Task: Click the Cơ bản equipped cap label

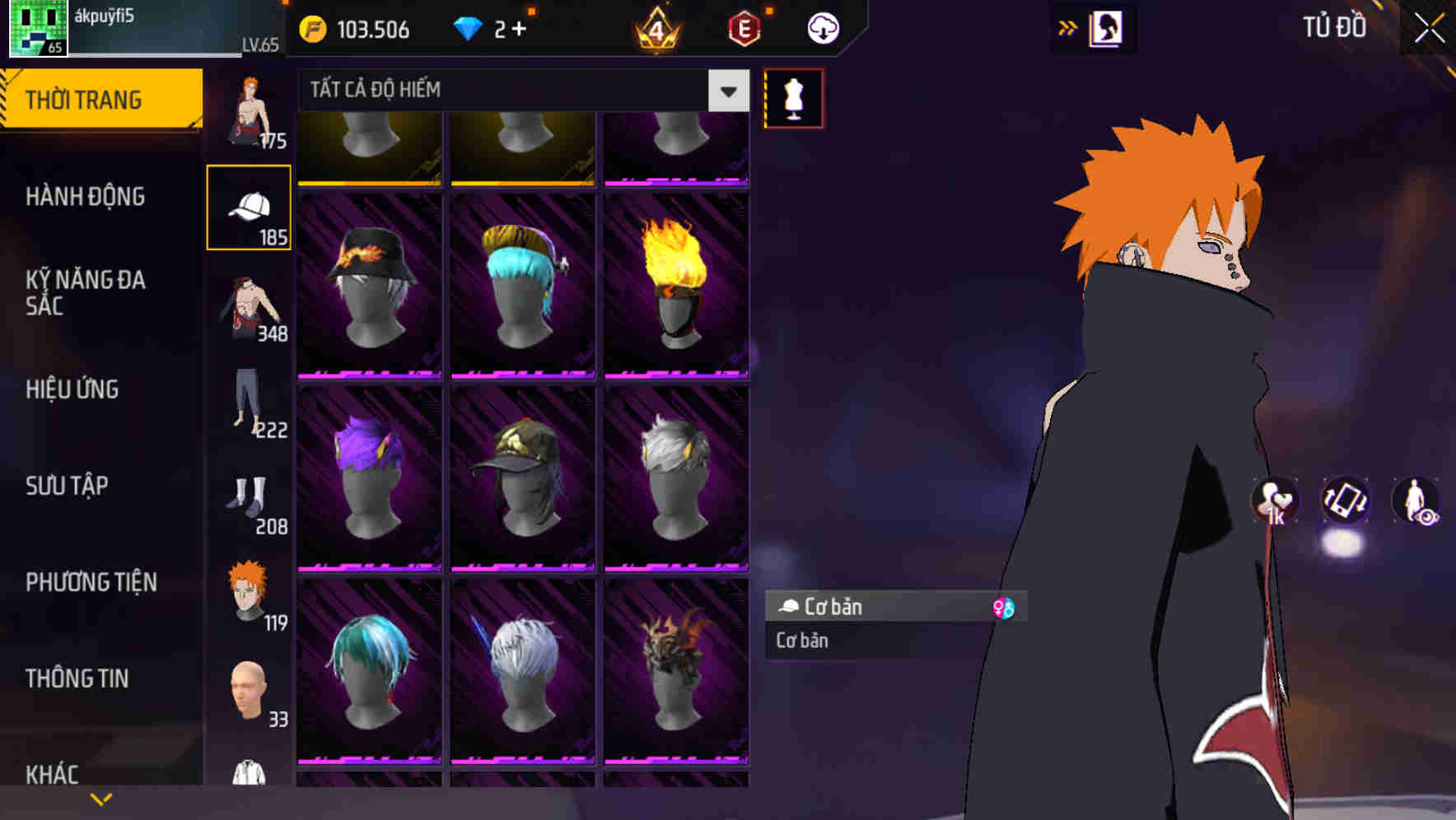Action: point(840,608)
